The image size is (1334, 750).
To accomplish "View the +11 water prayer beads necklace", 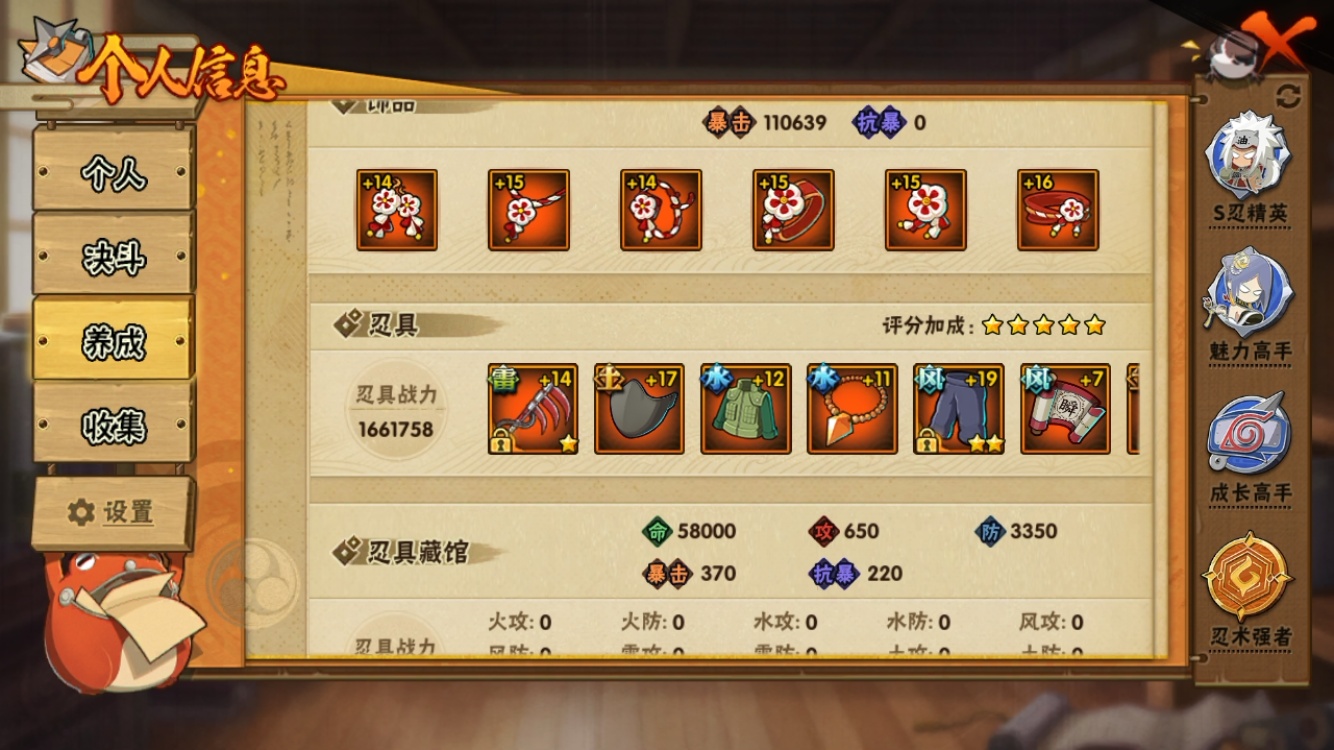I will point(850,410).
